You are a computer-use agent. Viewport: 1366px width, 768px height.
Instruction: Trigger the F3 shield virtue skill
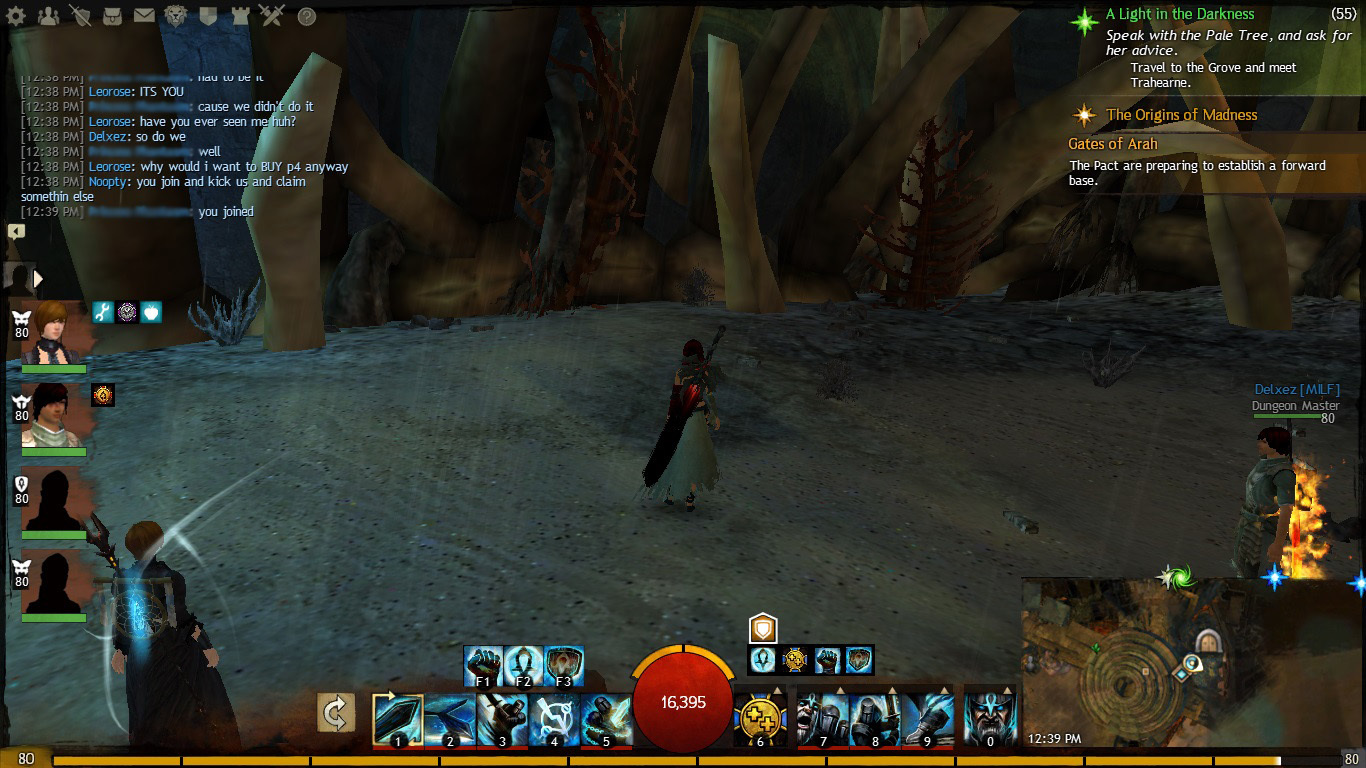(564, 666)
